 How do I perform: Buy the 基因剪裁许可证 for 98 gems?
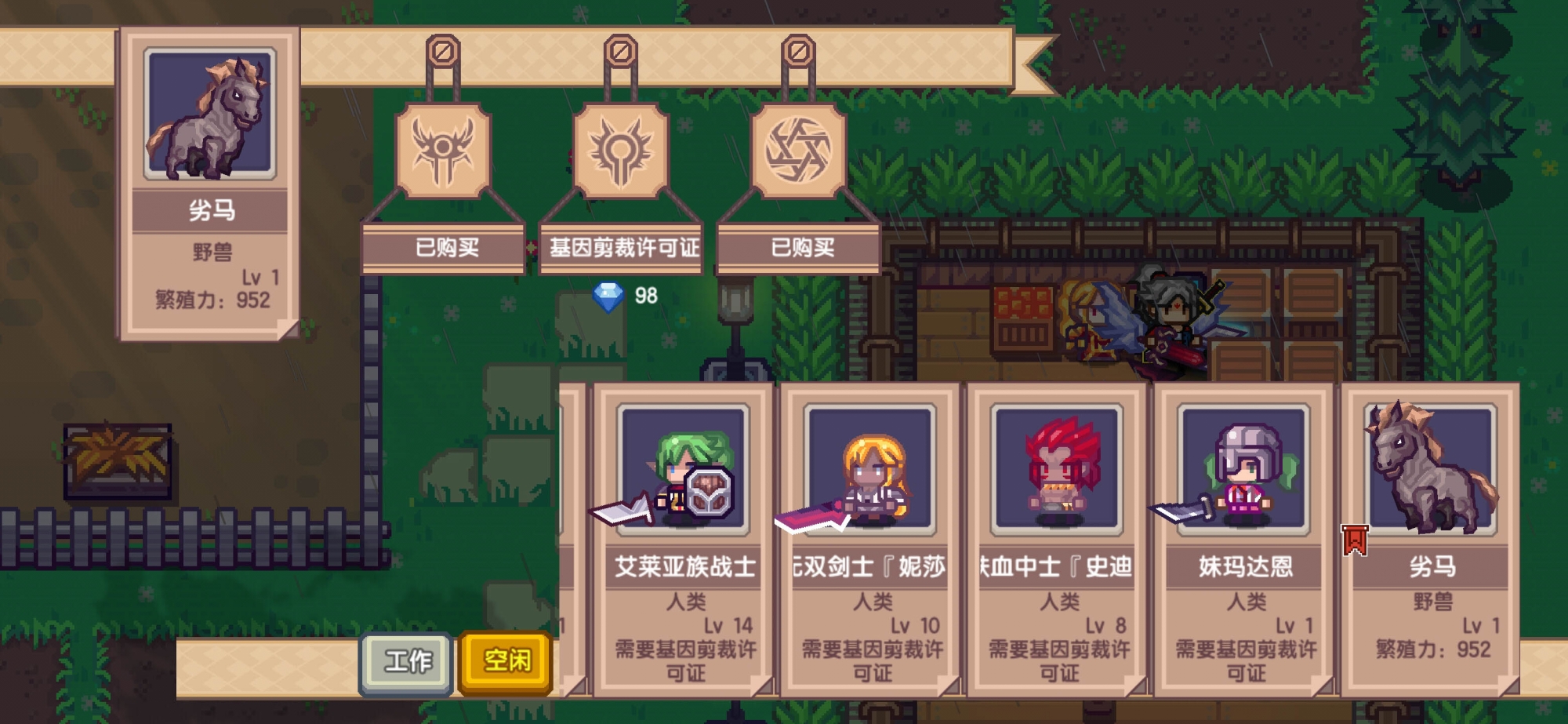pos(622,248)
